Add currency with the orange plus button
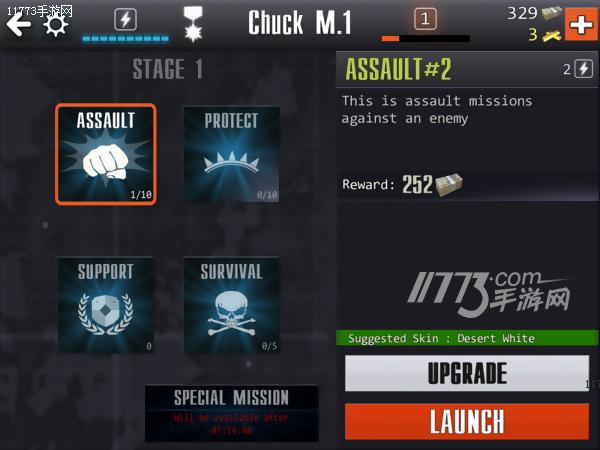Screen dimensions: 600x450 point(581,22)
